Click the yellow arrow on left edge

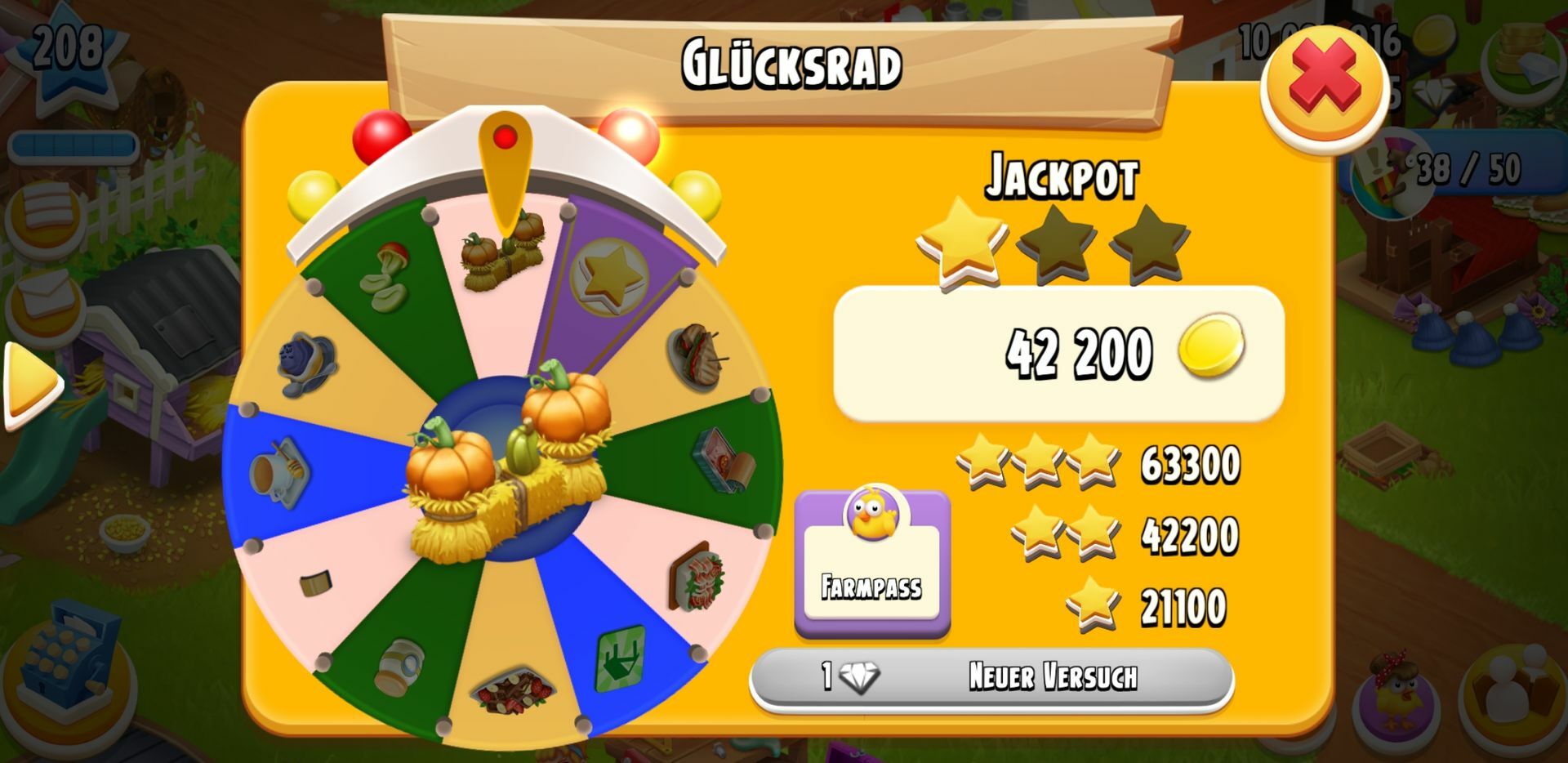coord(31,385)
